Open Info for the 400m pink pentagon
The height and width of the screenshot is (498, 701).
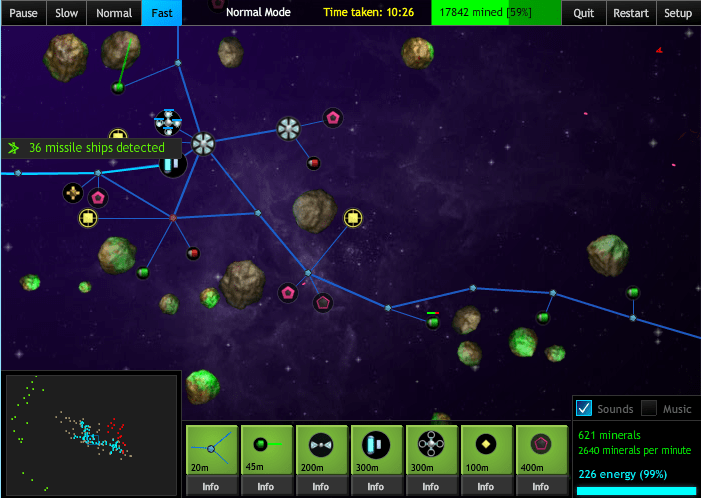pyautogui.click(x=541, y=487)
